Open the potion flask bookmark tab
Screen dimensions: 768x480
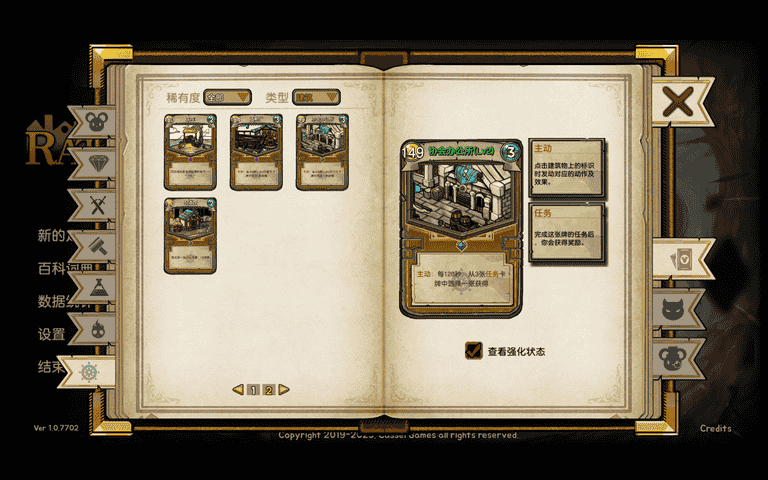97,288
